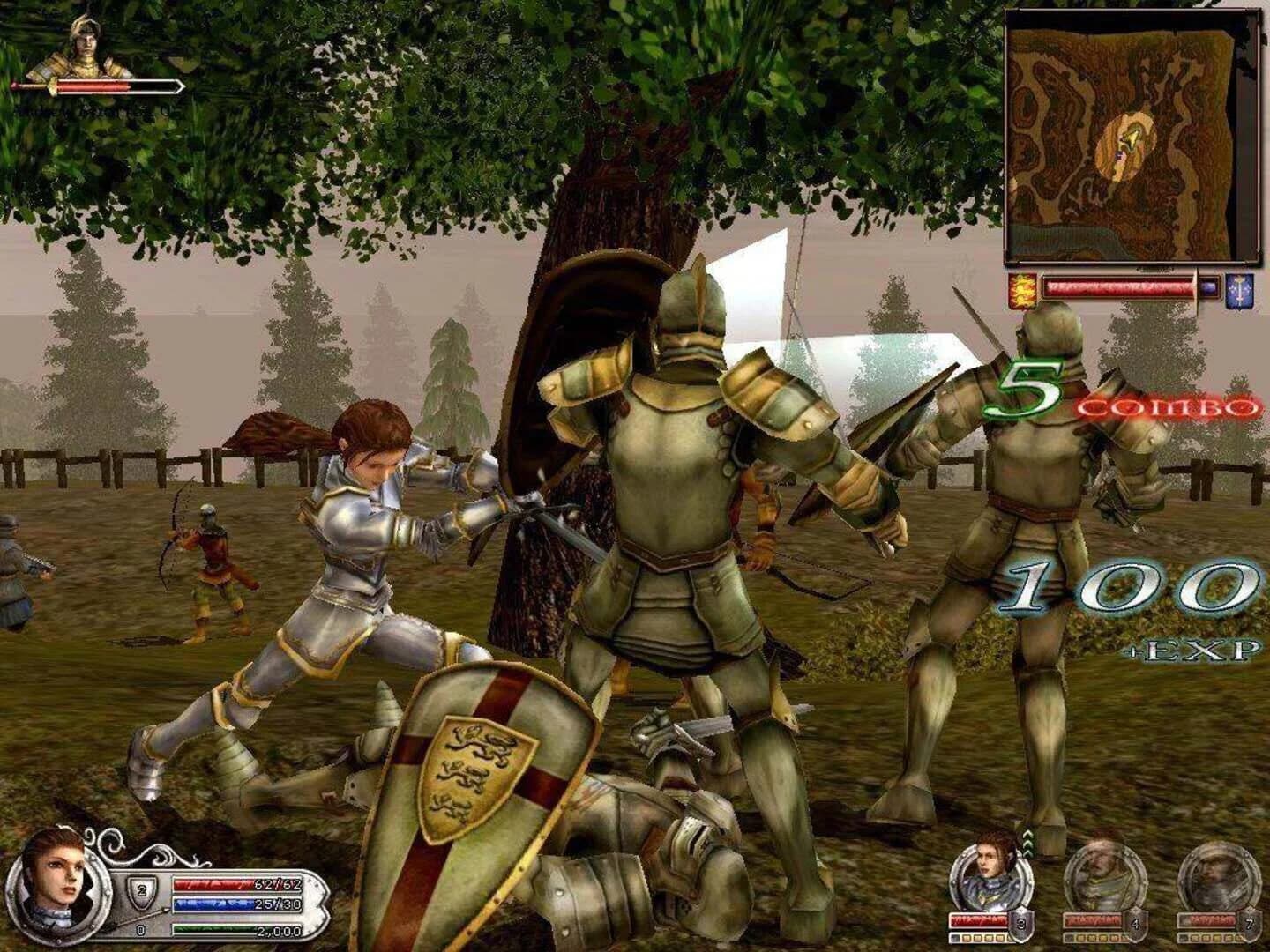Click the level 2 shield emblem beside Joan
Screen dimensions: 1270x952
click(141, 890)
